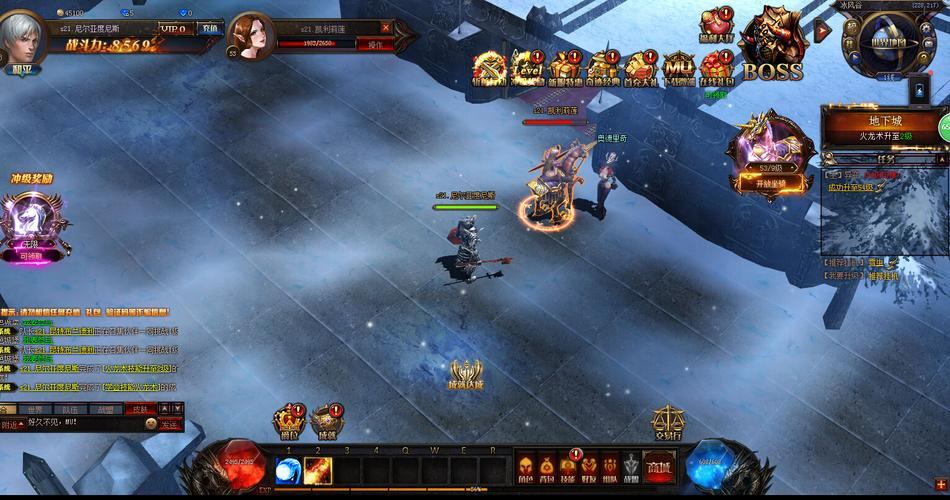Open the MU download icon
The height and width of the screenshot is (500, 950).
pos(679,68)
